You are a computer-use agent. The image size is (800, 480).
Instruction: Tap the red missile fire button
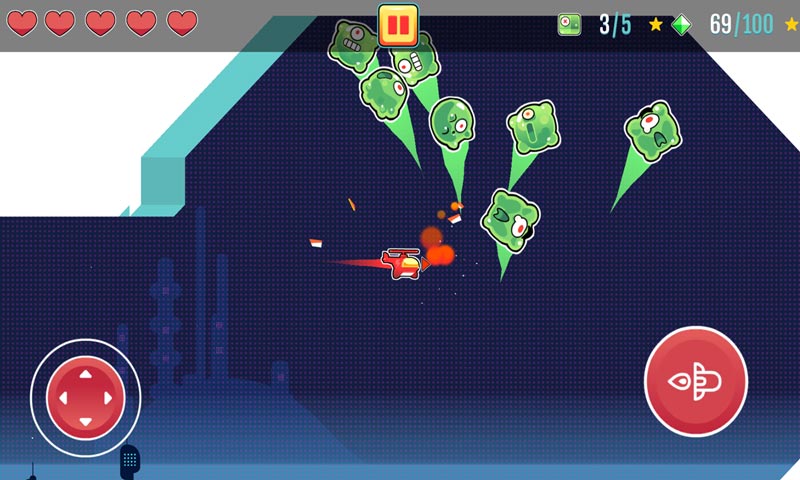pyautogui.click(x=696, y=381)
